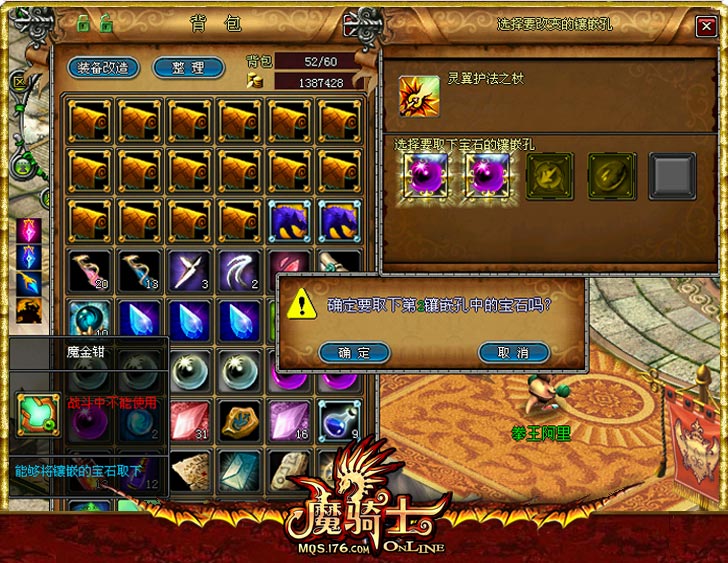Activate the pink gem skill icon on sidebar
The width and height of the screenshot is (728, 563).
click(29, 229)
